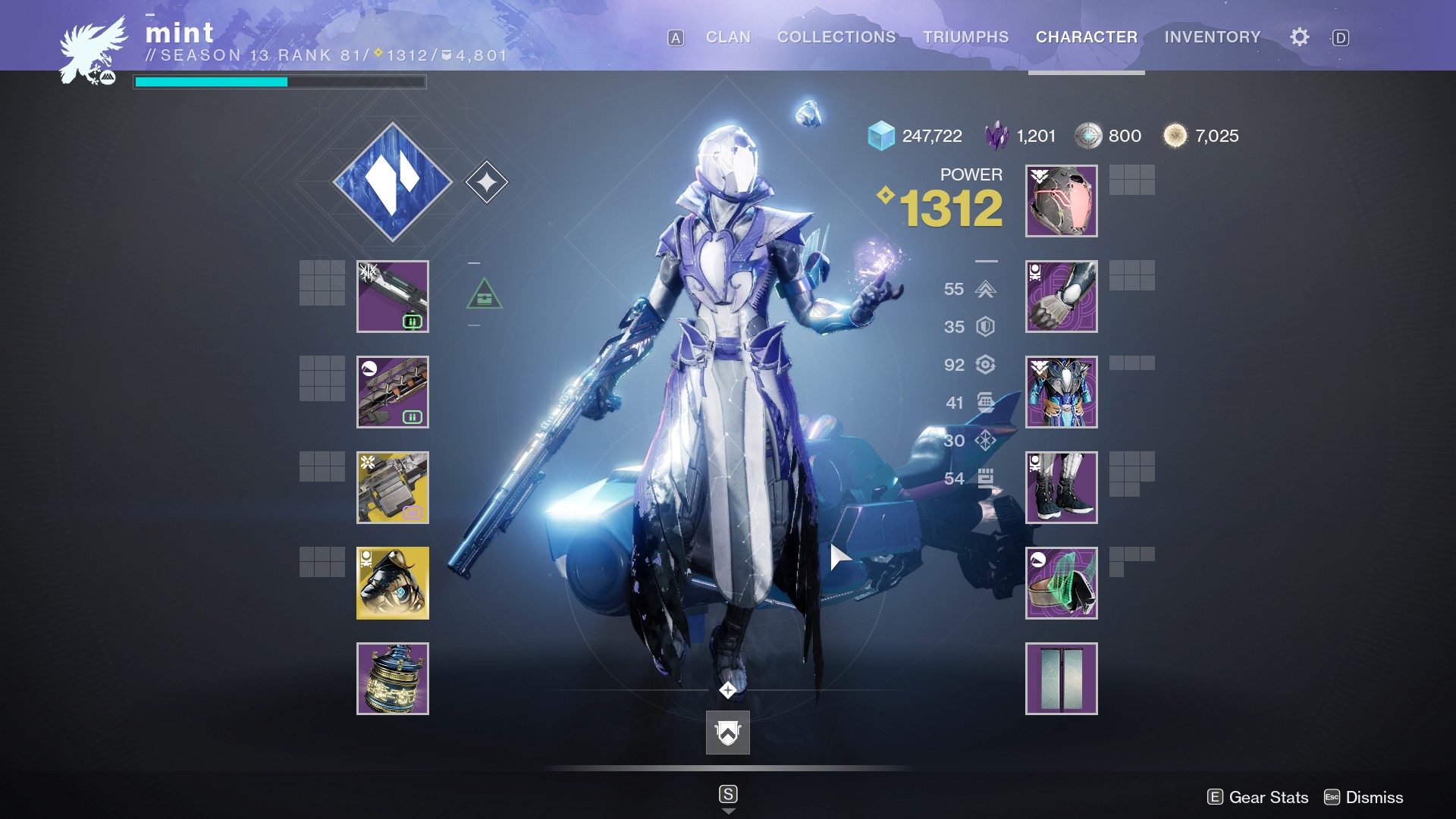Switch to the Inventory tab
Image resolution: width=1456 pixels, height=819 pixels.
click(1212, 37)
